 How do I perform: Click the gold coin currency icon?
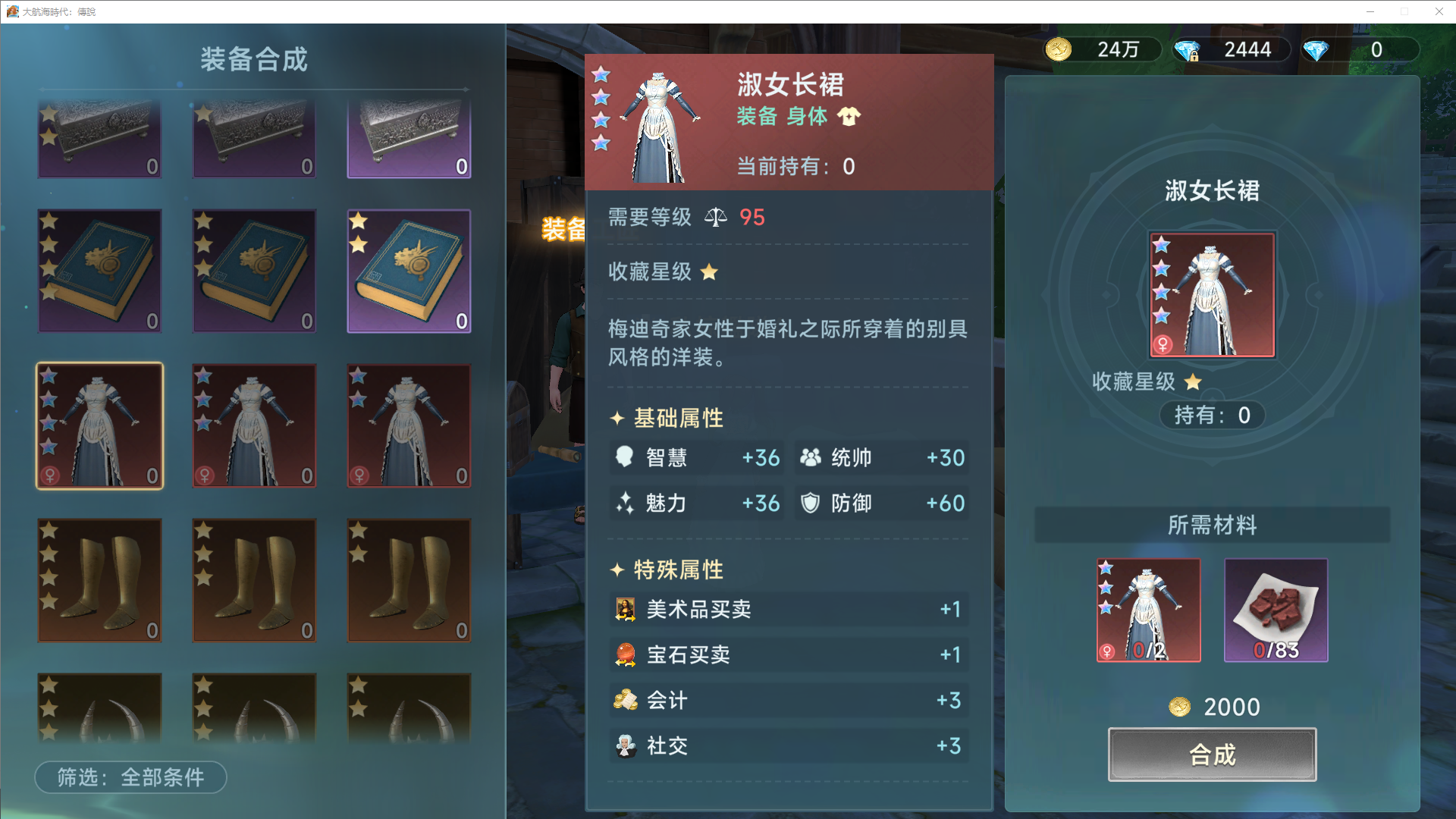point(1059,49)
